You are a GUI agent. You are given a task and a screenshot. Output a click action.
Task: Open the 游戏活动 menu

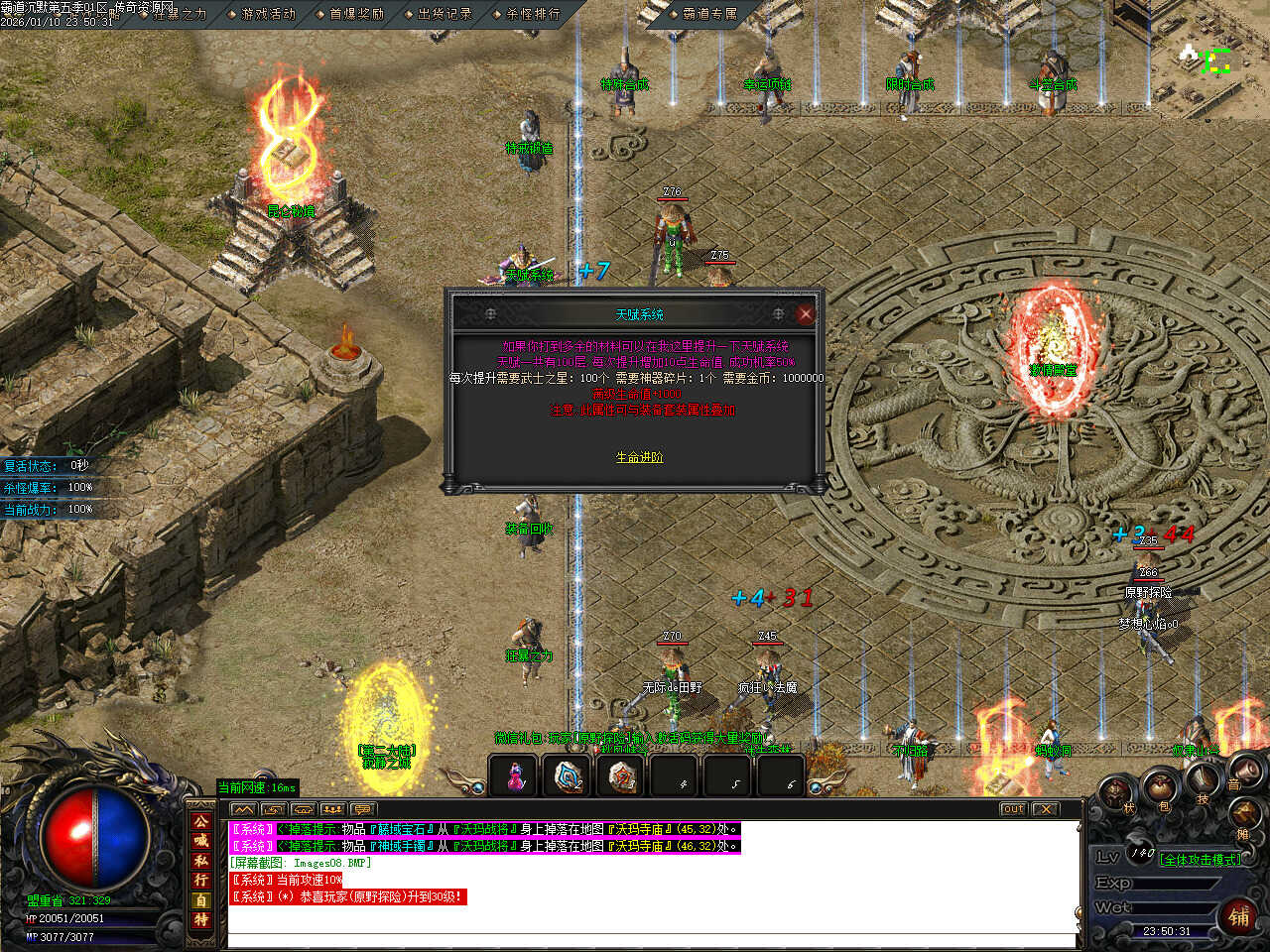pyautogui.click(x=268, y=14)
